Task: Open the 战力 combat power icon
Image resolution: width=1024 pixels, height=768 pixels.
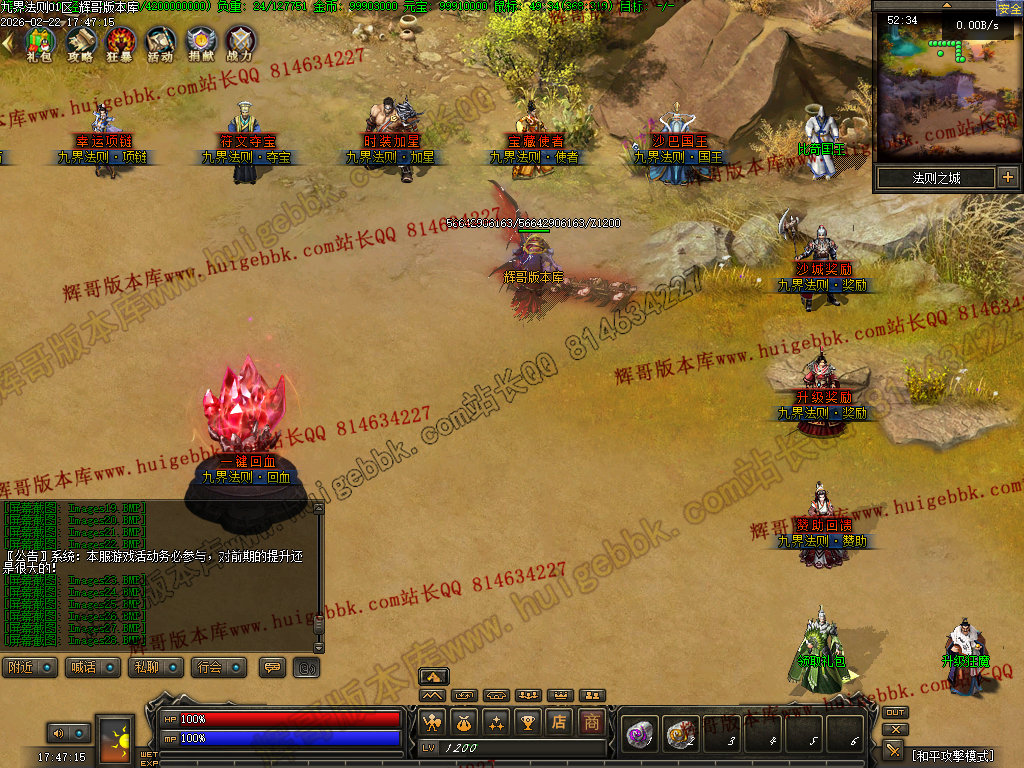Action: click(240, 42)
